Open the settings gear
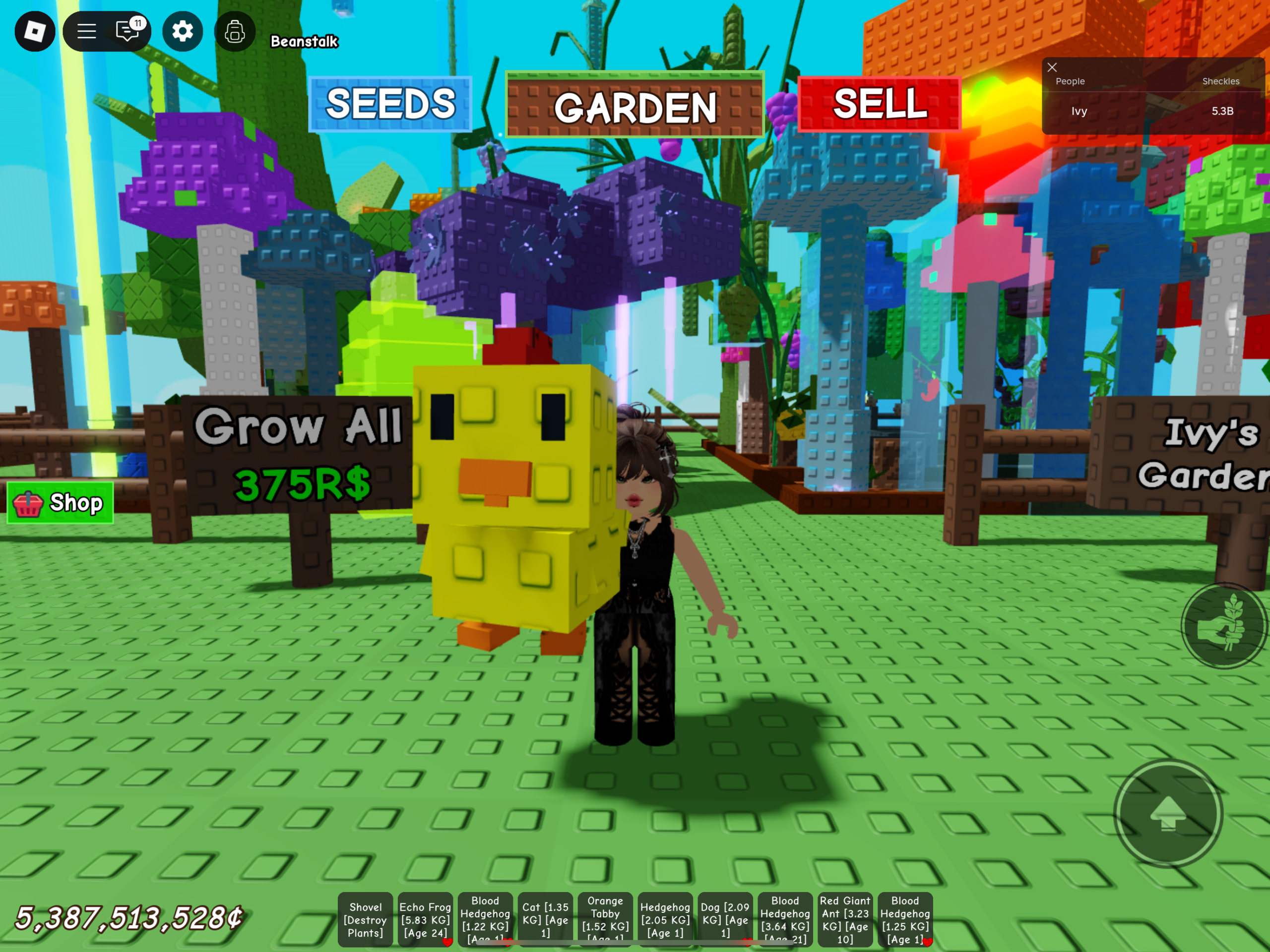 click(x=182, y=32)
